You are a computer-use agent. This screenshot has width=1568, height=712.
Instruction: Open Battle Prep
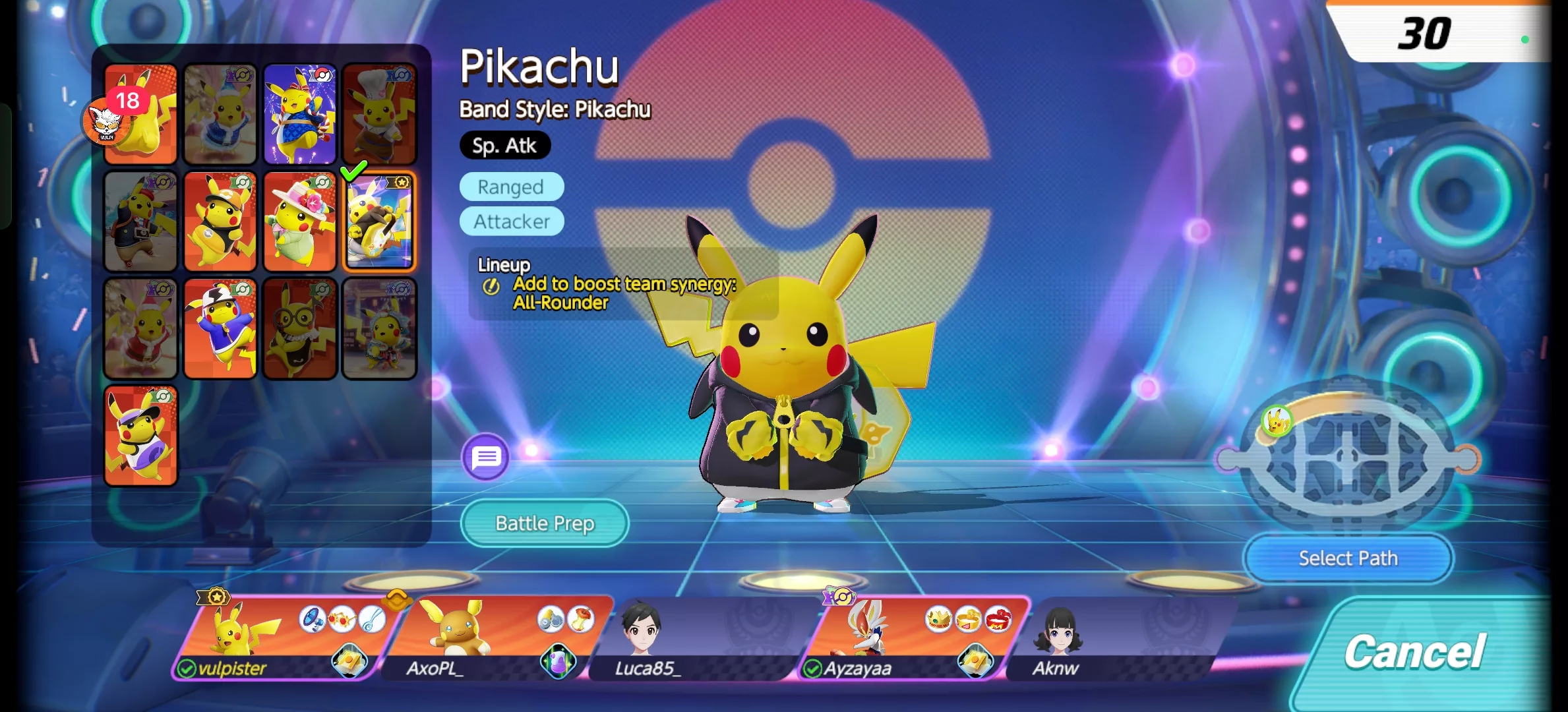point(545,523)
